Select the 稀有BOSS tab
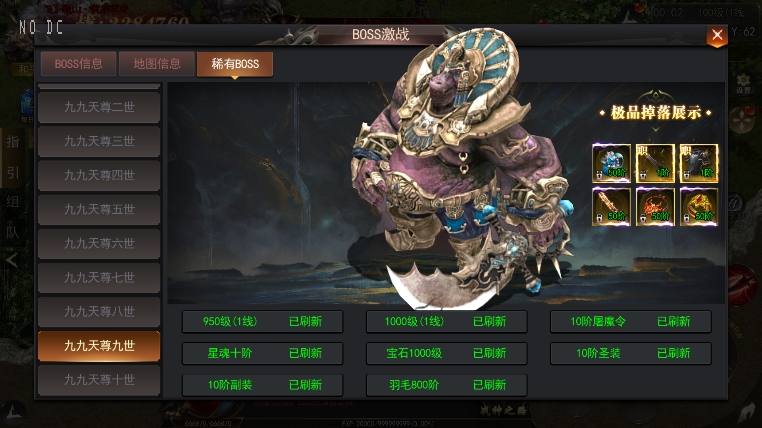This screenshot has width=762, height=428. coord(235,64)
